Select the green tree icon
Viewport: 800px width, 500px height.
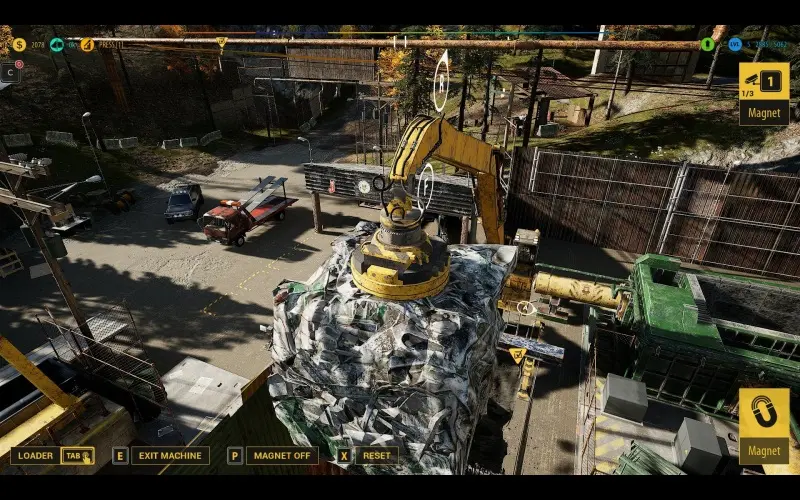708,44
